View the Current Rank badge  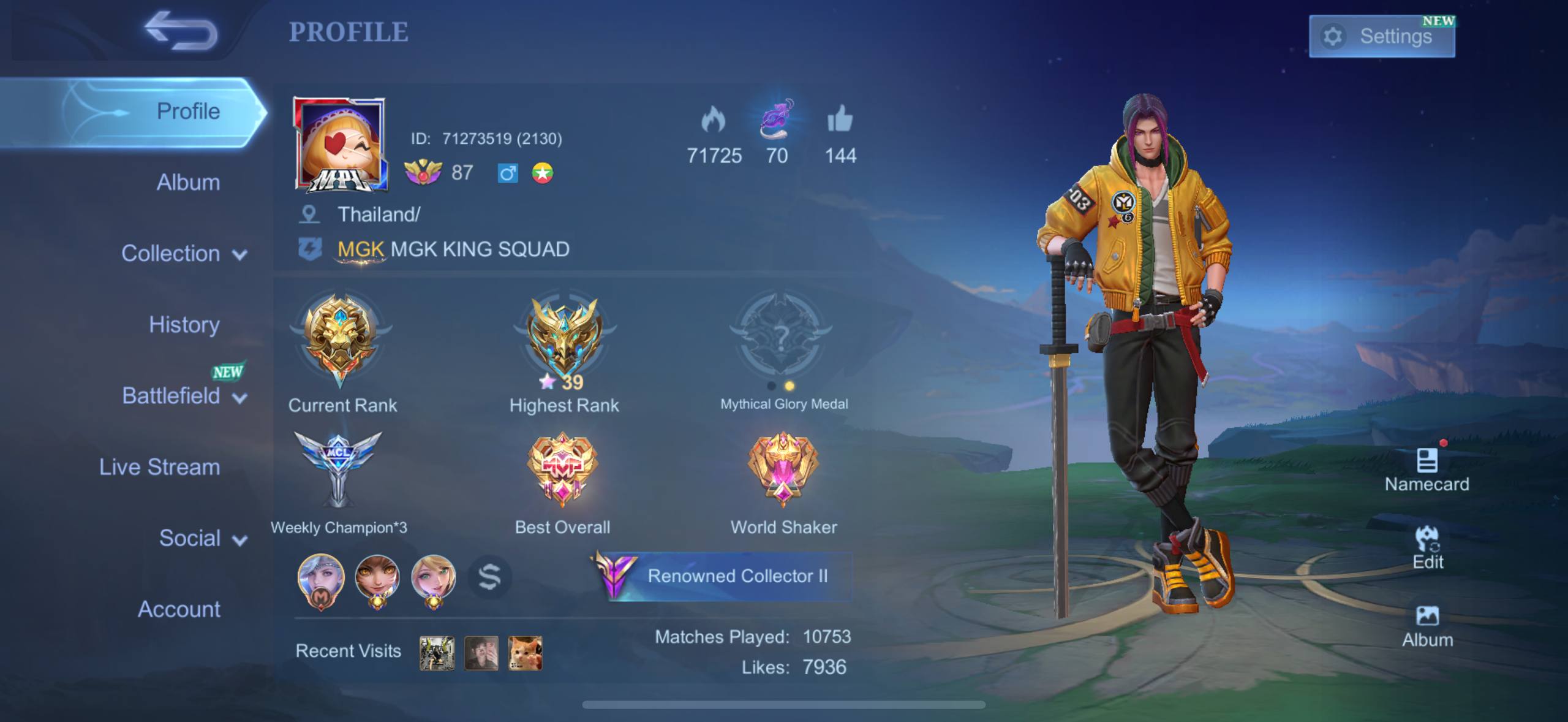[341, 340]
